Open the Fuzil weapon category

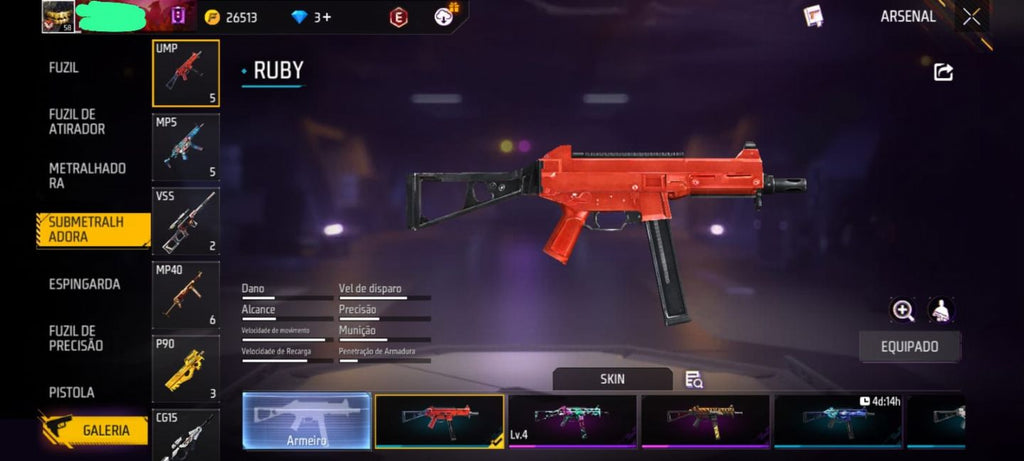[64, 68]
